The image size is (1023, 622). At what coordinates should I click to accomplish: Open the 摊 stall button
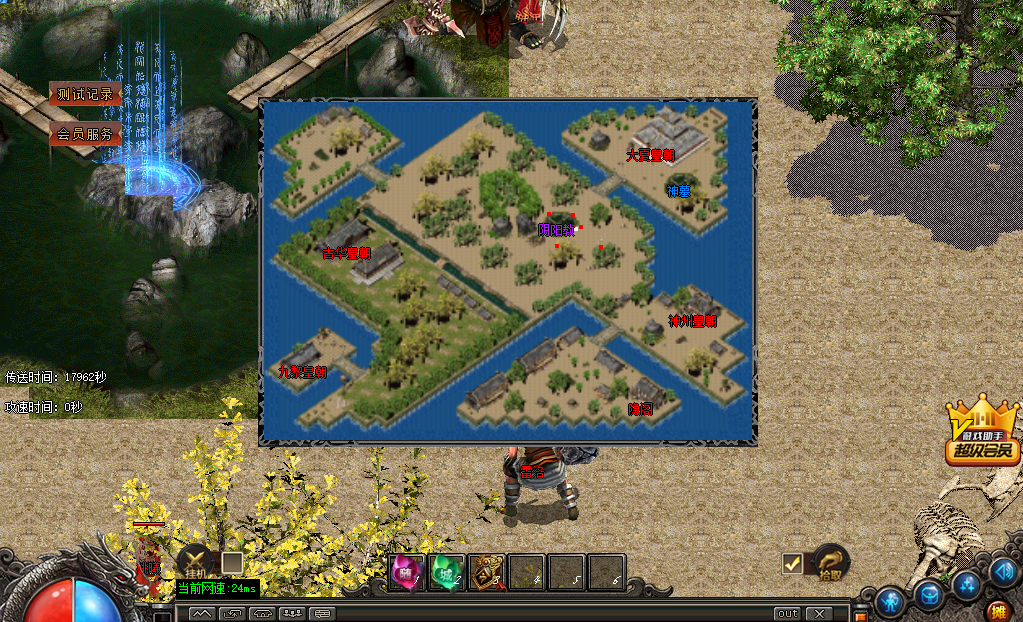[997, 610]
